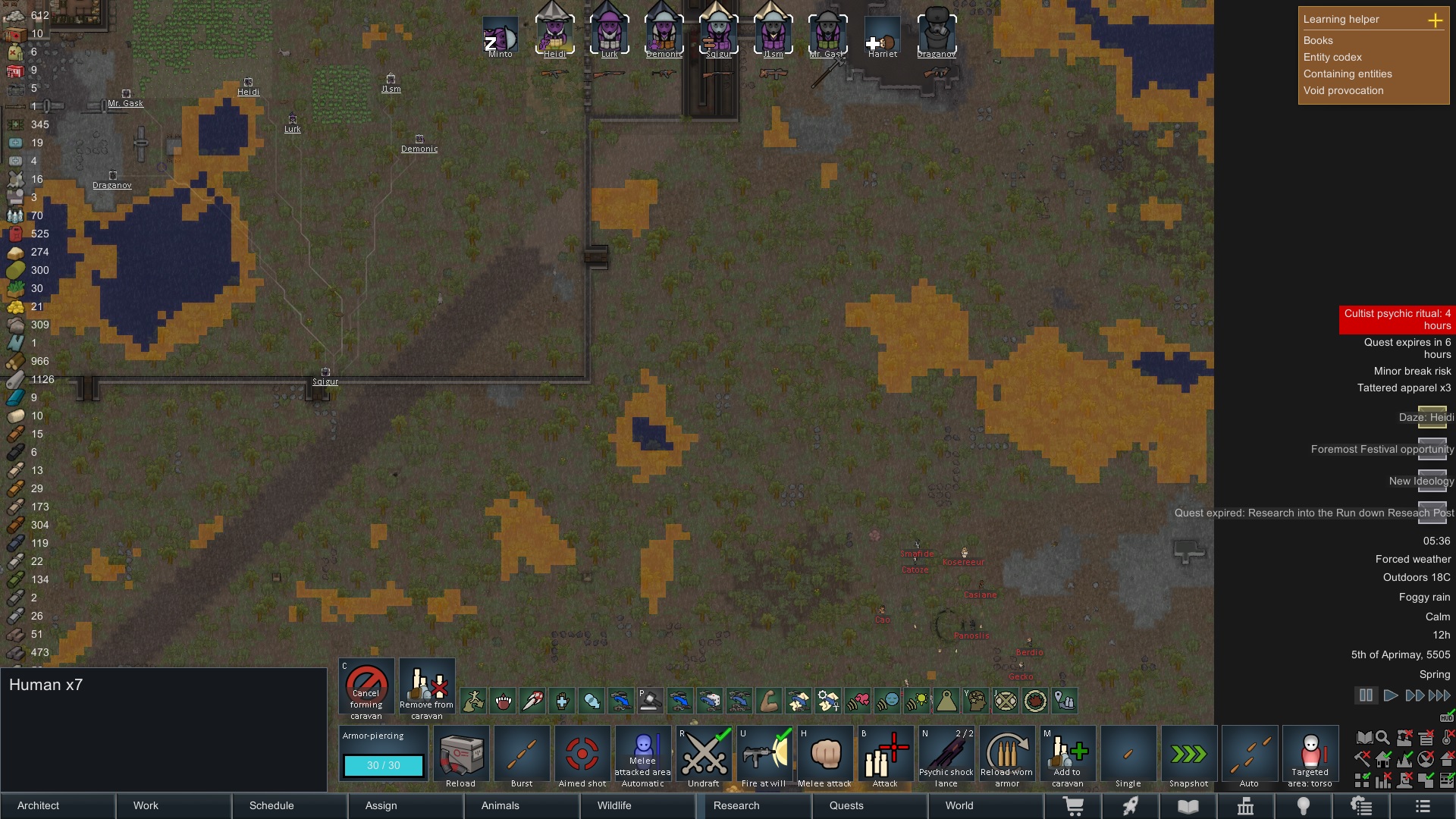Select Draganov's portrait in the colonist bar
This screenshot has width=1456, height=819.
coord(937,30)
